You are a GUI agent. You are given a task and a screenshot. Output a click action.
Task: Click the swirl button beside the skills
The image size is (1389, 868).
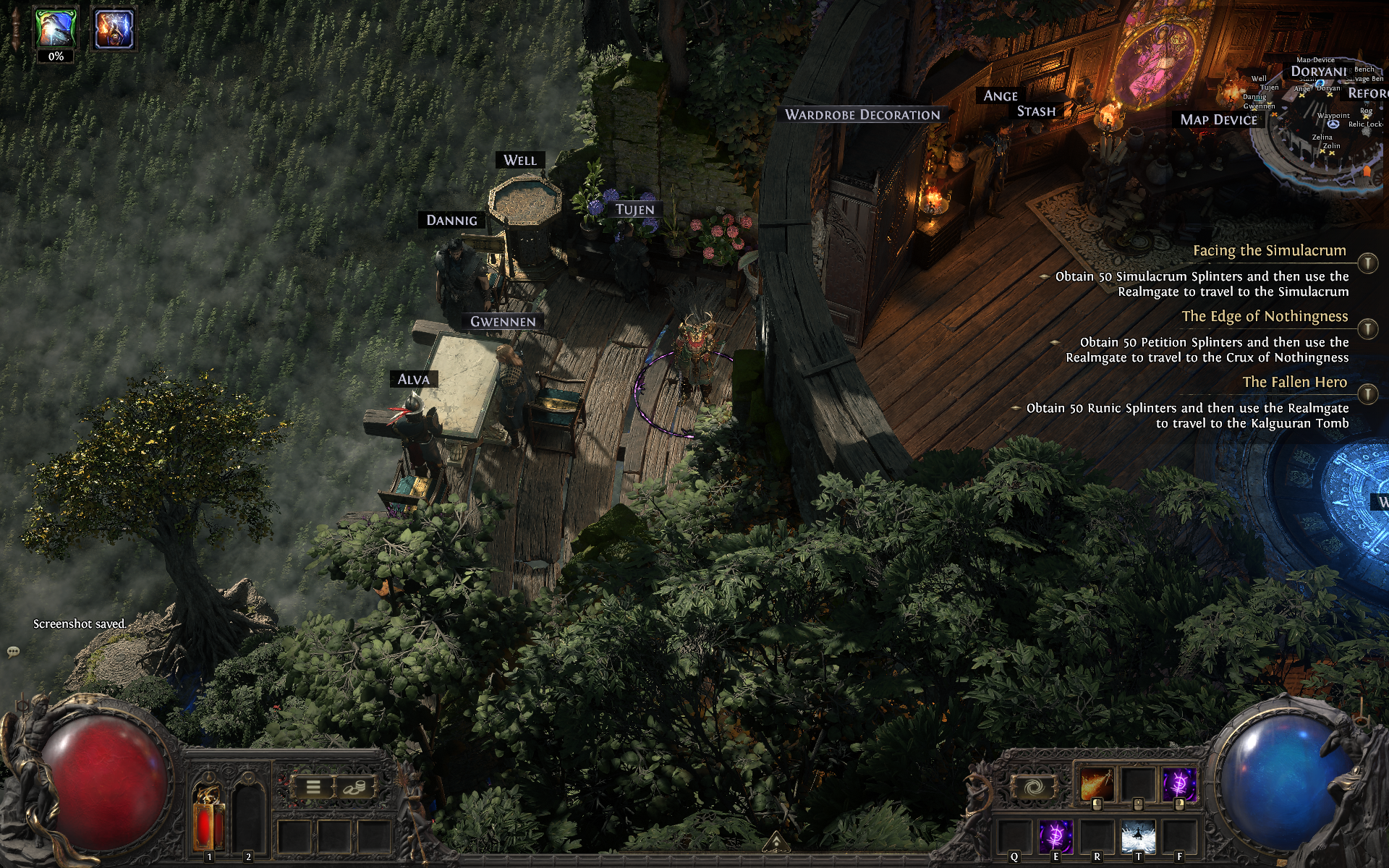[1033, 788]
